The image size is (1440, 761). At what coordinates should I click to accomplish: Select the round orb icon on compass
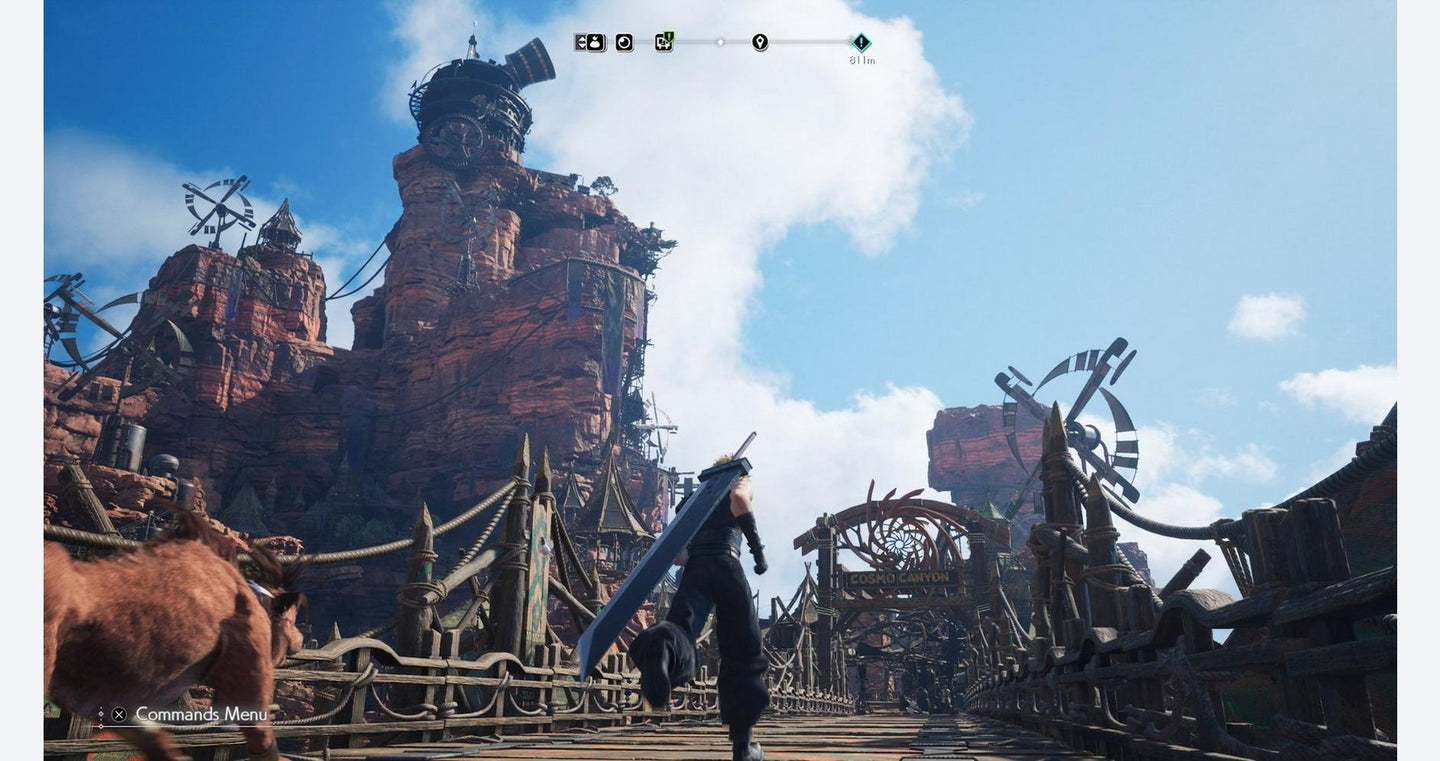point(624,42)
